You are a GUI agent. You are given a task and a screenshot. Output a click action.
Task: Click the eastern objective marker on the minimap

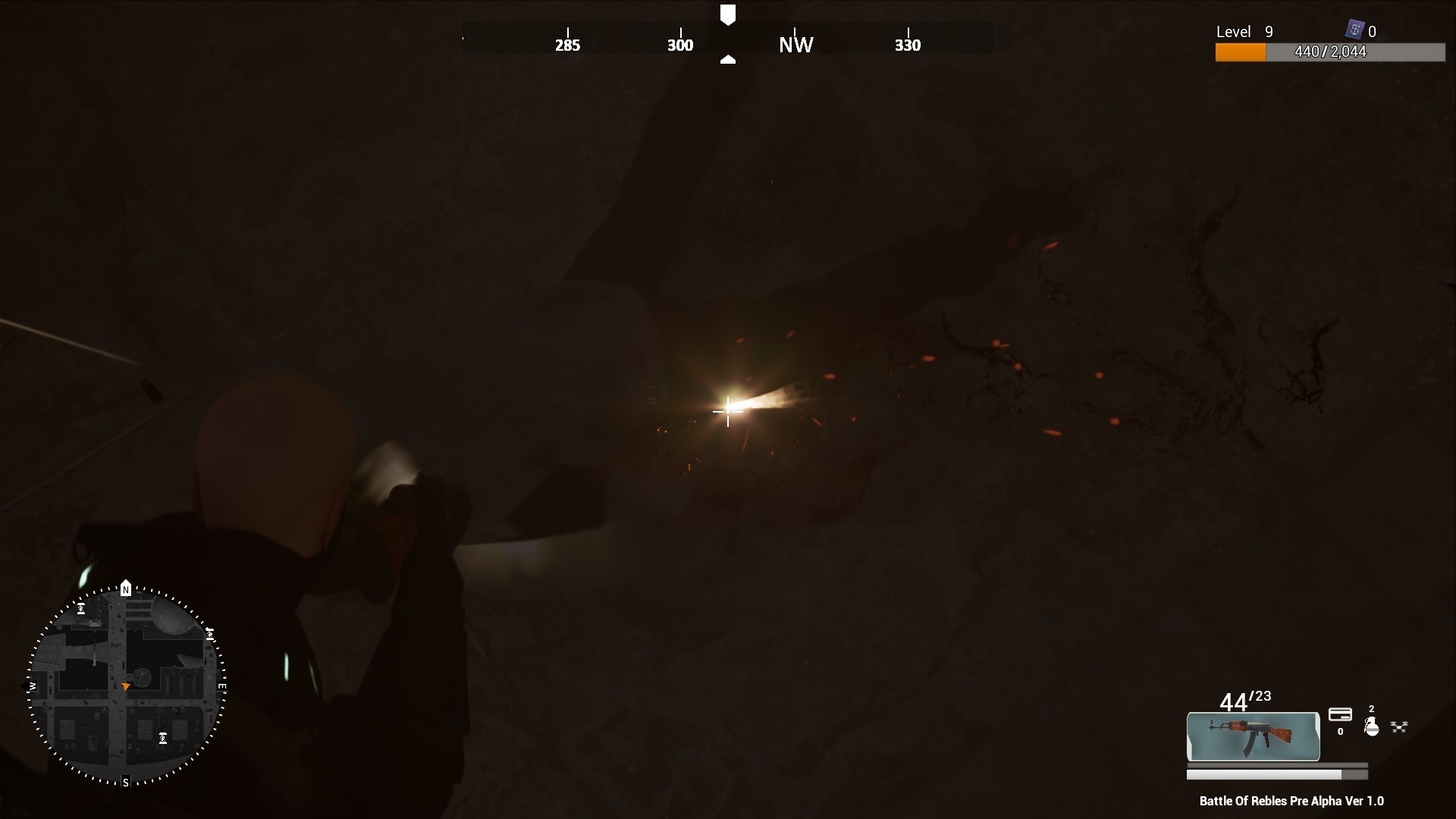tap(210, 634)
